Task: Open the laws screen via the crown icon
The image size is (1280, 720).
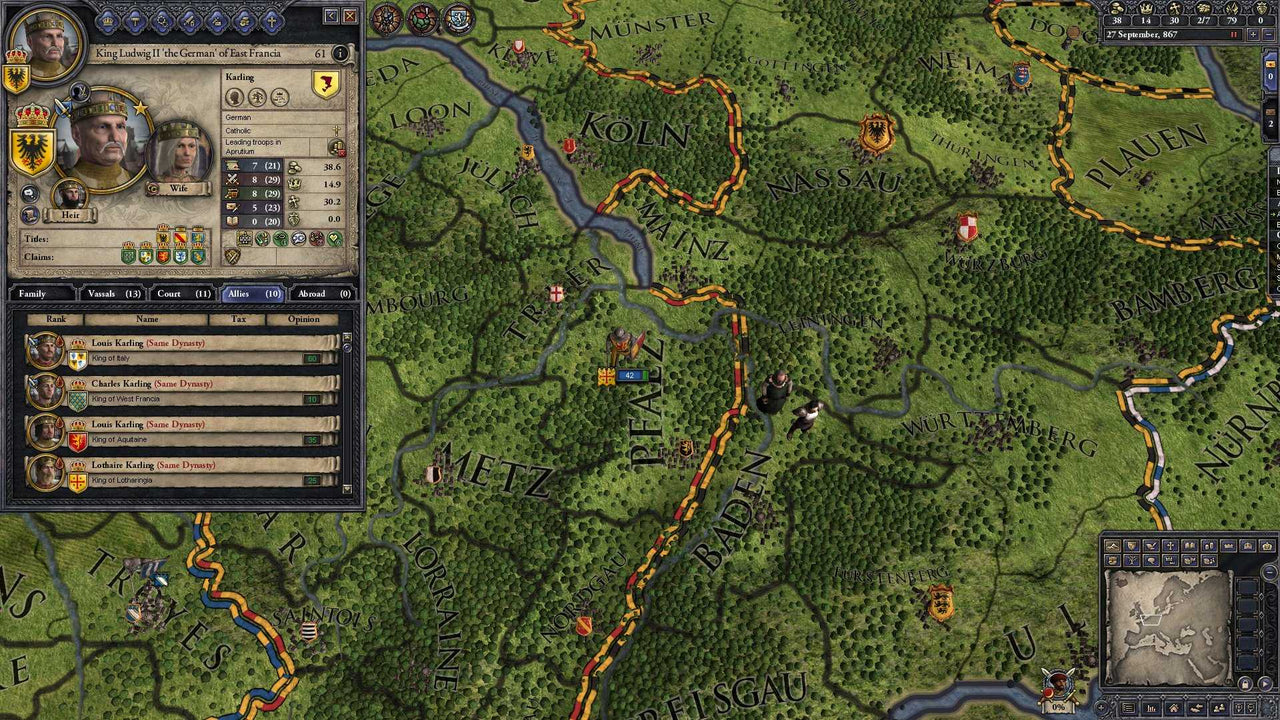Action: 107,21
